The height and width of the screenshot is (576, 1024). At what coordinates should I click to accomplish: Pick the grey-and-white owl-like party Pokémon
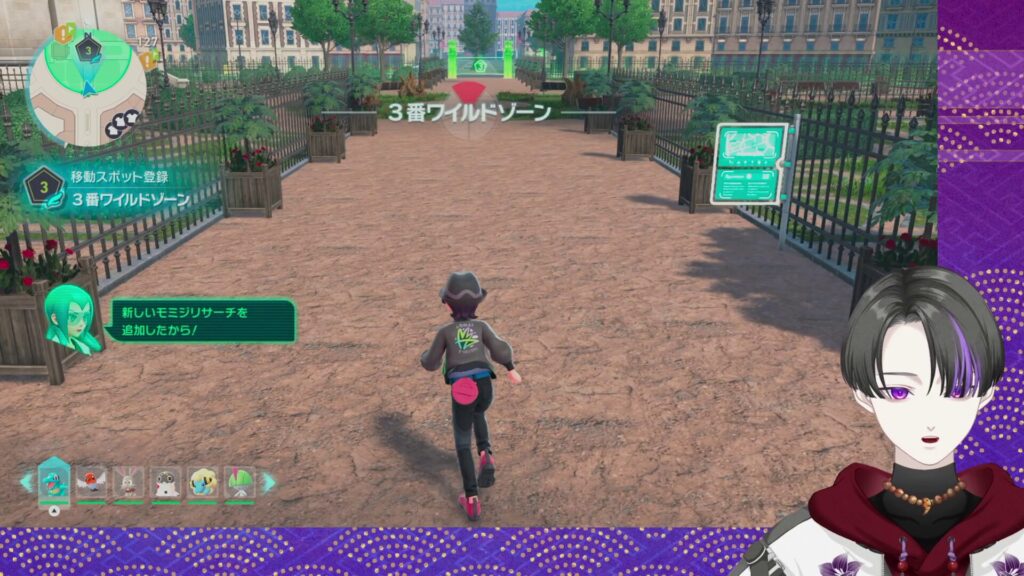click(165, 481)
